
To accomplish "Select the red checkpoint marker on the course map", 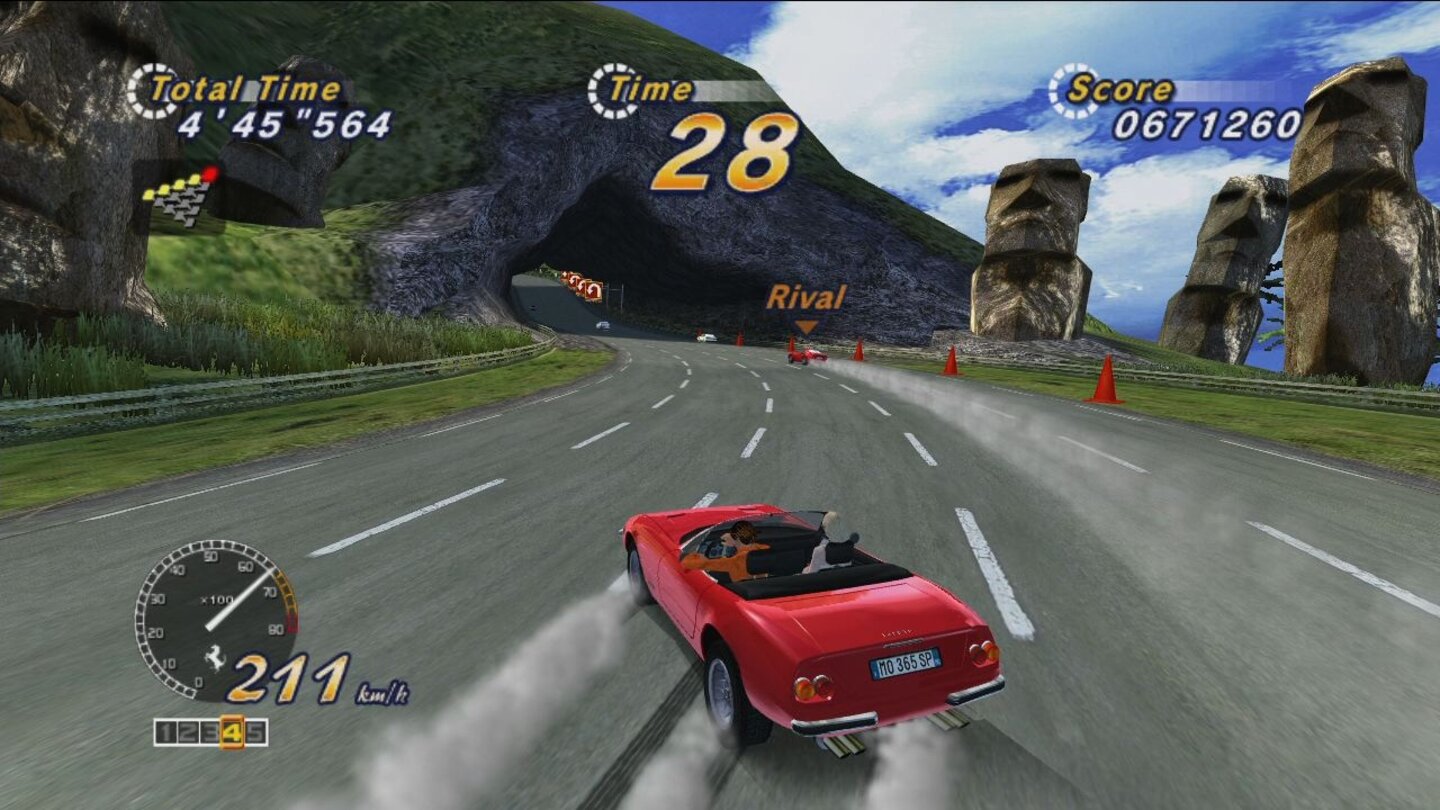I will click(x=210, y=172).
